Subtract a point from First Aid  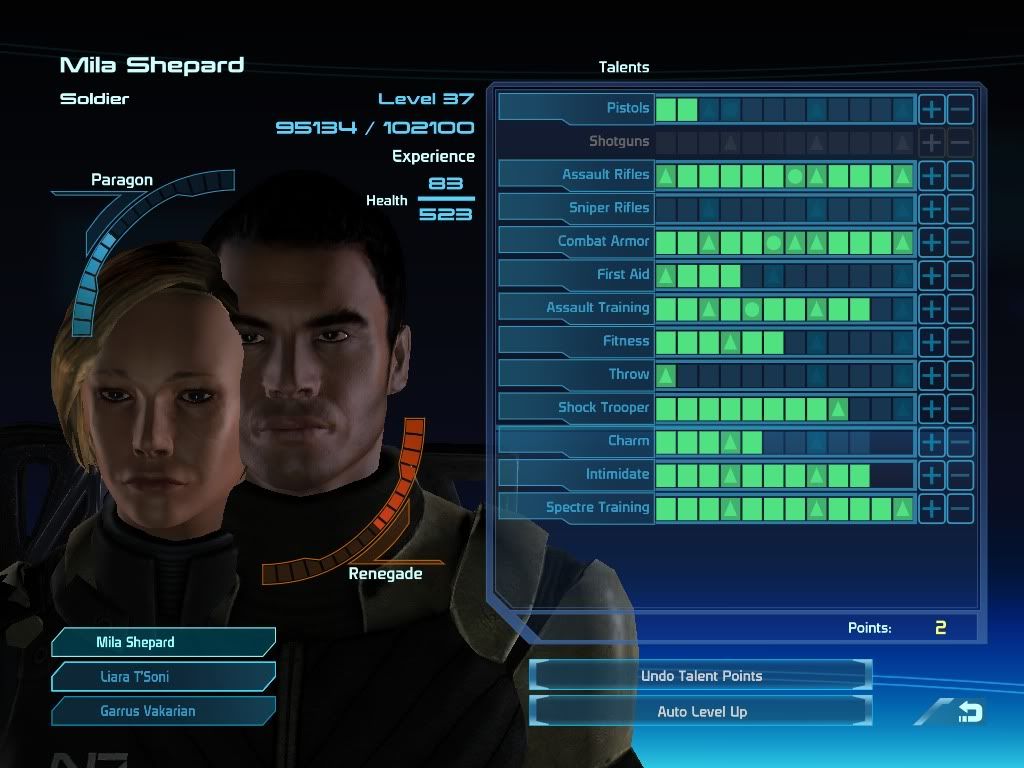point(959,275)
